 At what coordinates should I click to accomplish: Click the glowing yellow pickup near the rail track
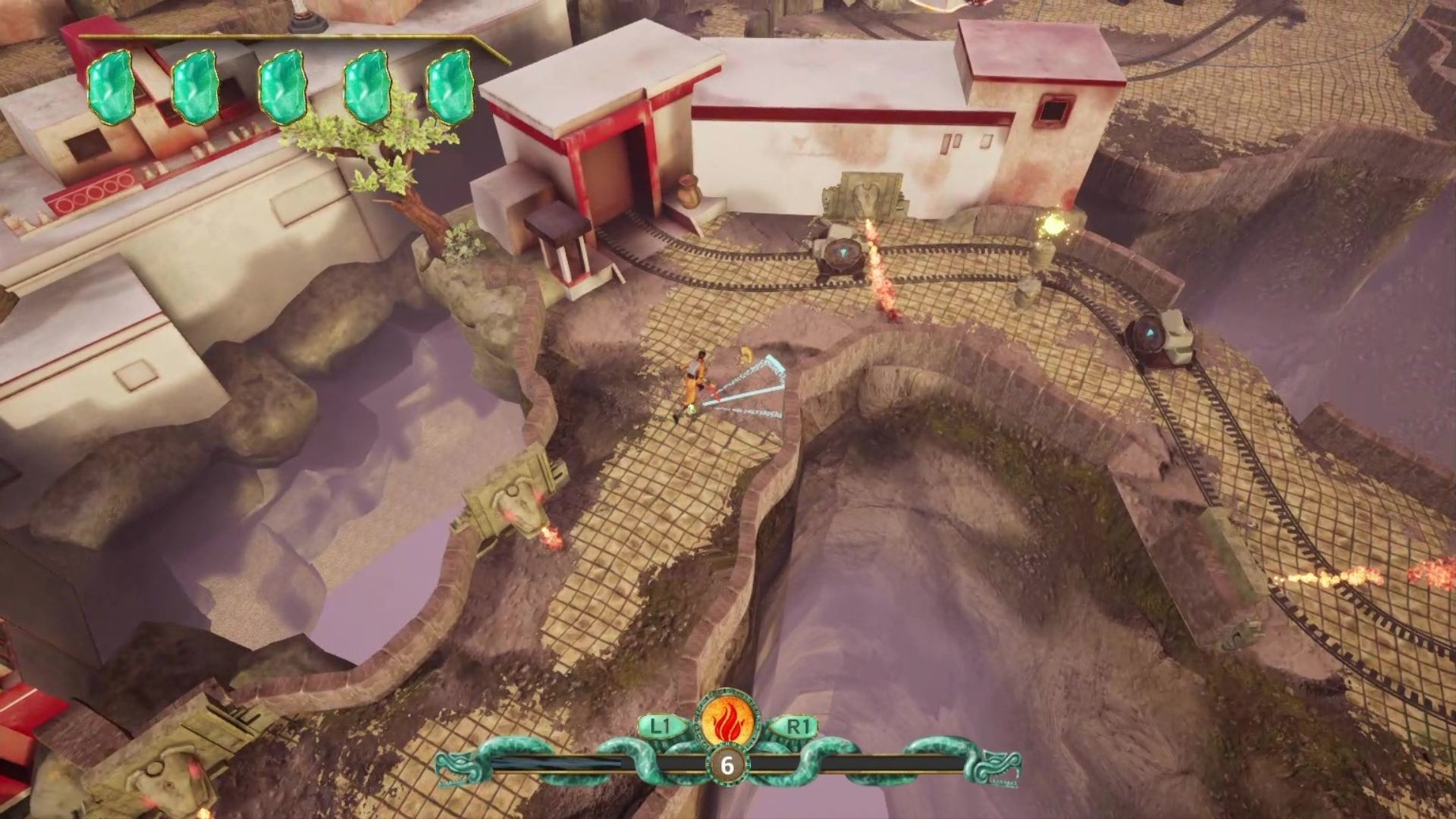point(1053,226)
